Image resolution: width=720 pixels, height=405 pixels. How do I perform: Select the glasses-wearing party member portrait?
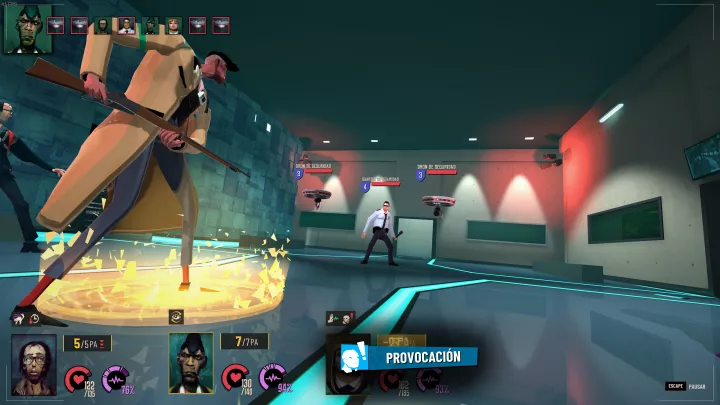pyautogui.click(x=34, y=363)
